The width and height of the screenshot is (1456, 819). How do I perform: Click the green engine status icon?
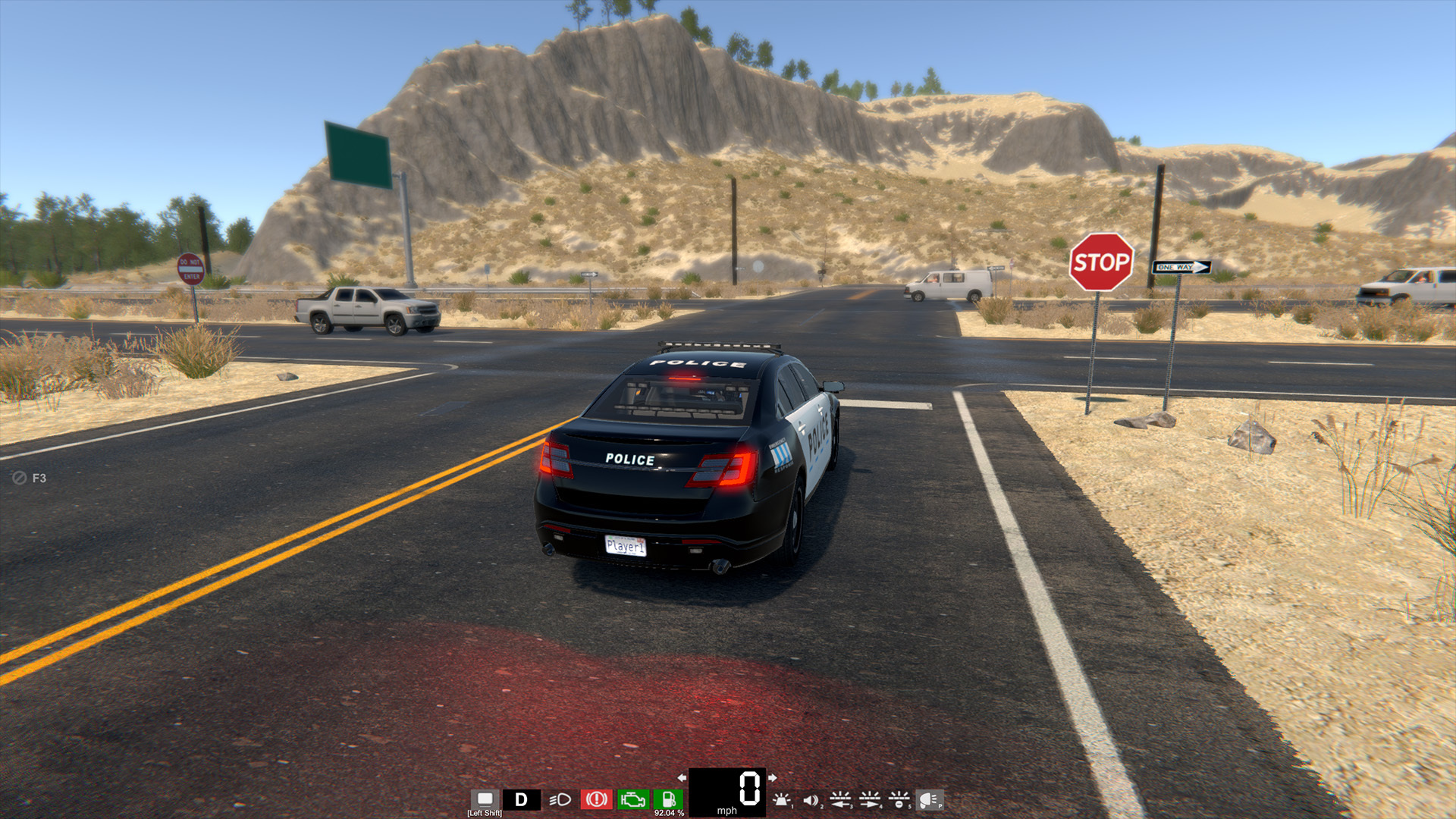632,799
